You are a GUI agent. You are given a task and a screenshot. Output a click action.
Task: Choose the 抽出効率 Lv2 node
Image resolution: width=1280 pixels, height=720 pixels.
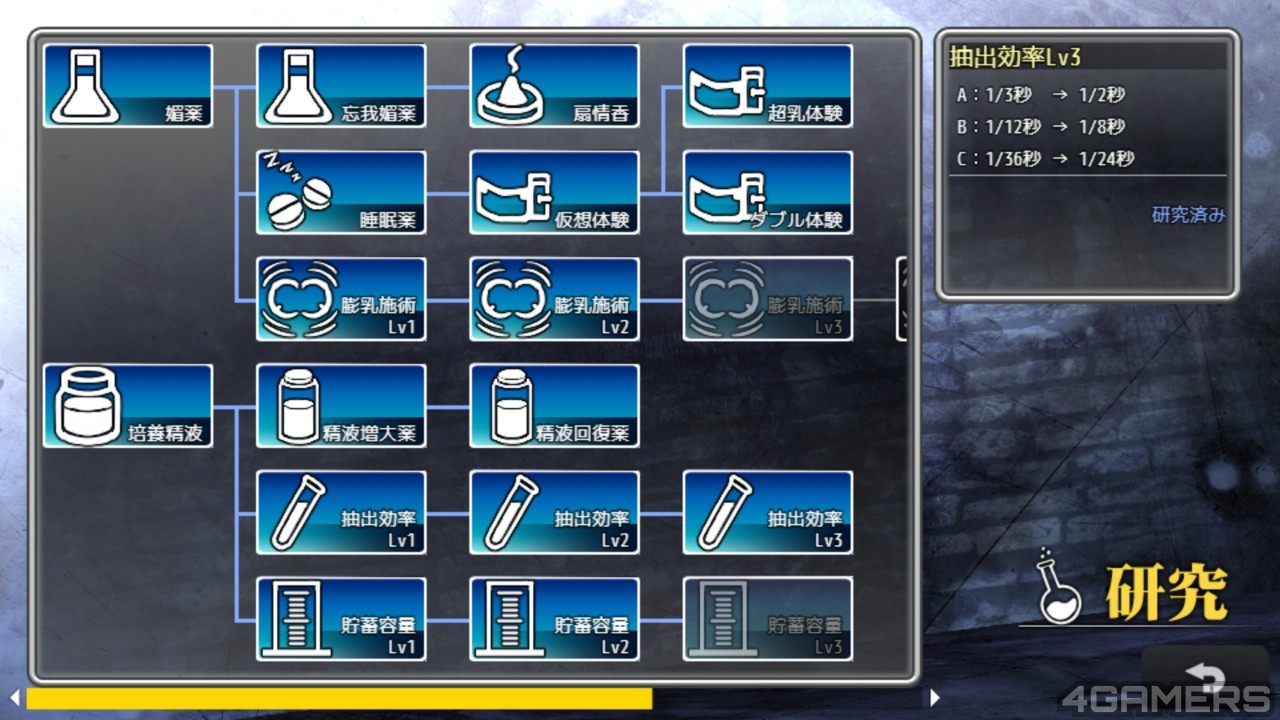[x=554, y=513]
